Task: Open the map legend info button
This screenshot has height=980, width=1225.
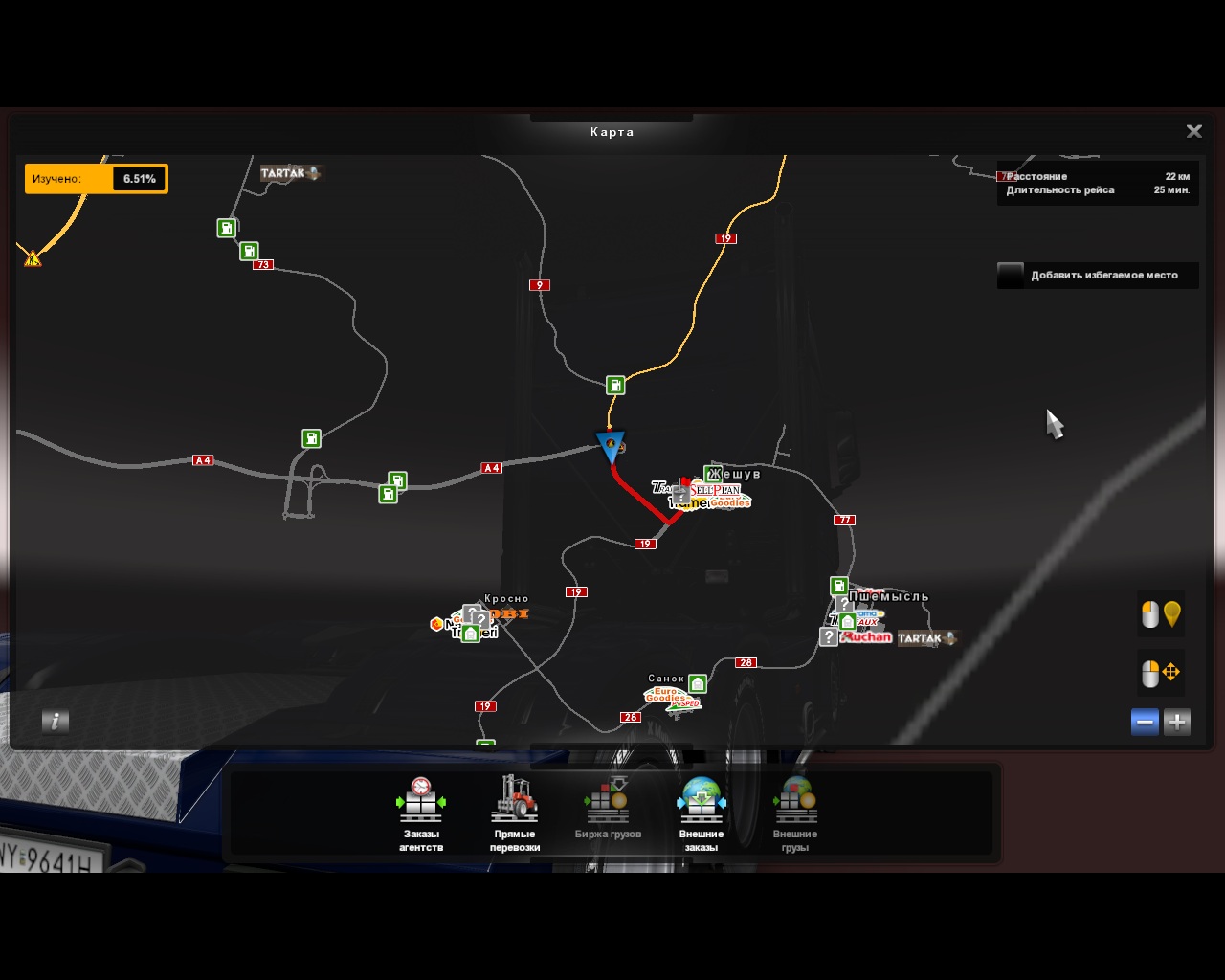Action: (x=56, y=722)
